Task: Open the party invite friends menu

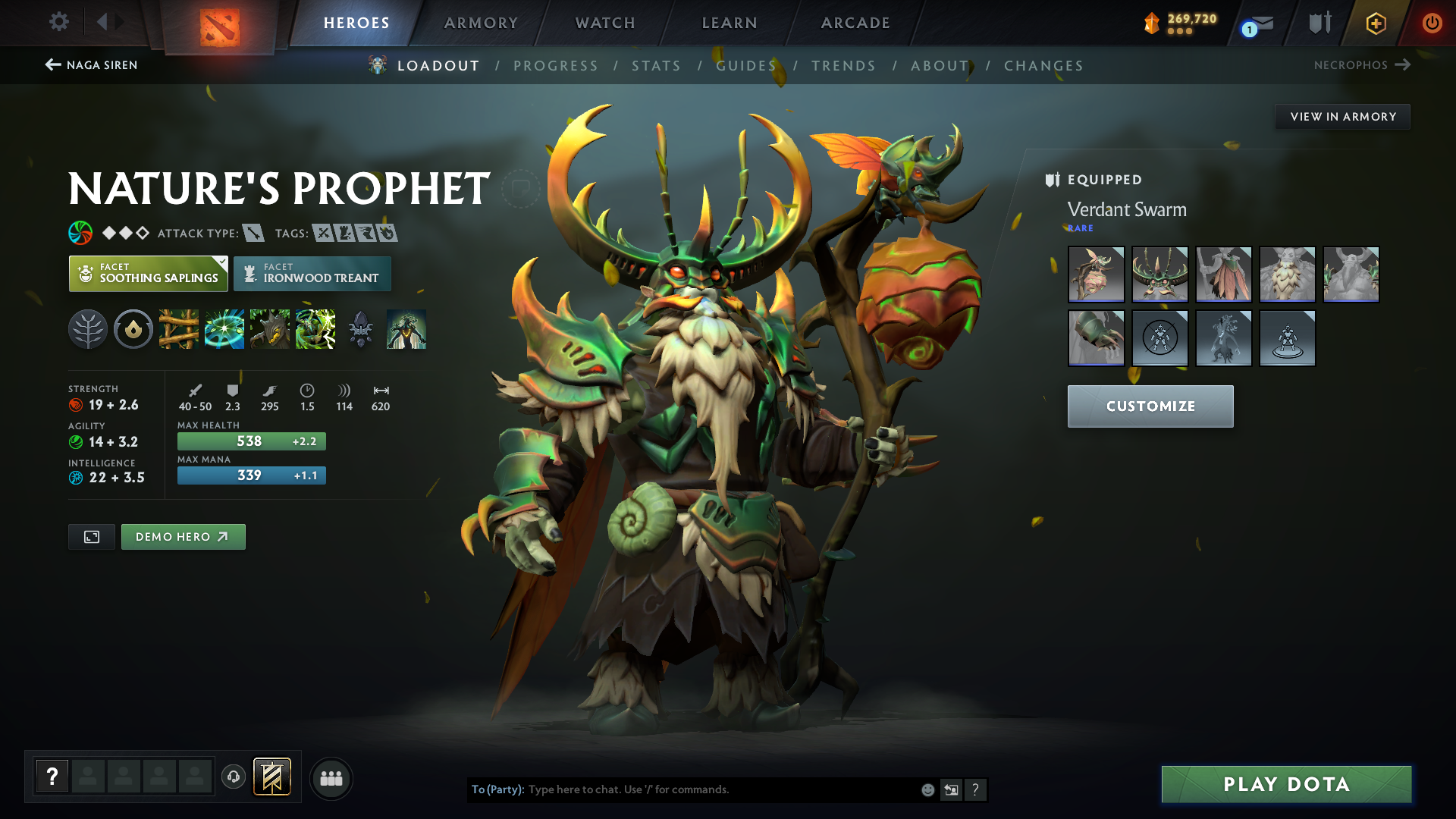Action: click(x=331, y=778)
